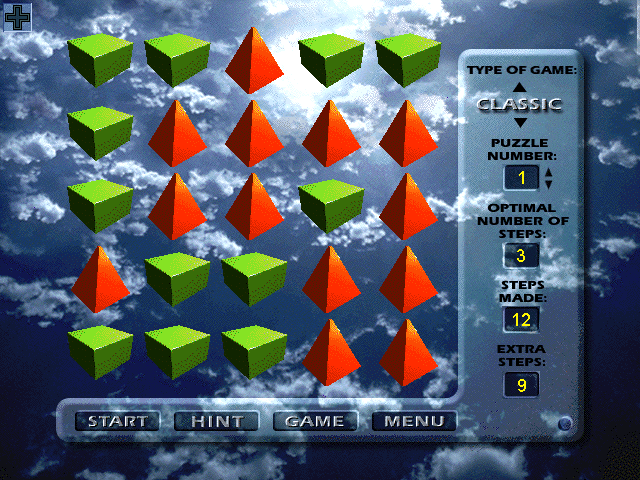Switch game type with the up arrow above CLASSIC

519,87
